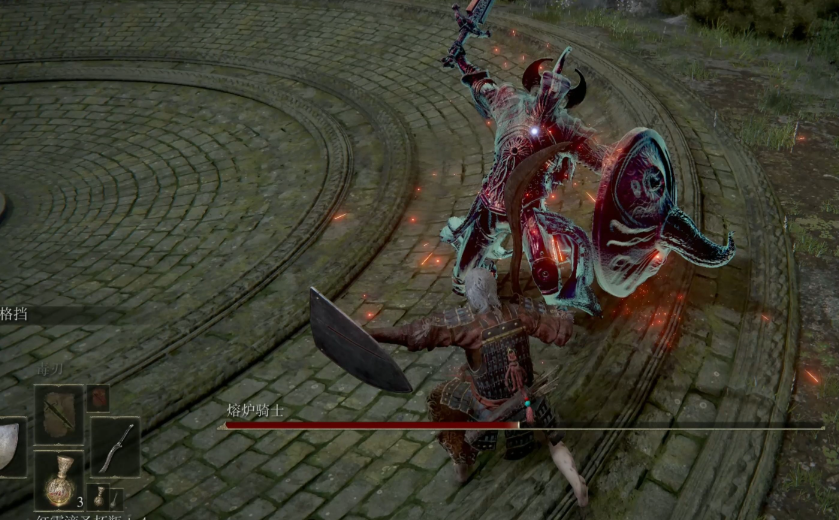Choose the small next-flask item slot

pos(99,496)
